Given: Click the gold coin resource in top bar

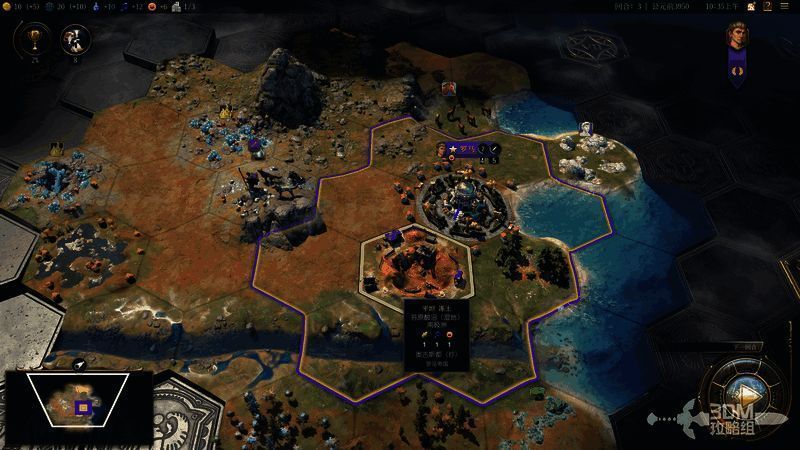Looking at the screenshot, I should pos(6,6).
